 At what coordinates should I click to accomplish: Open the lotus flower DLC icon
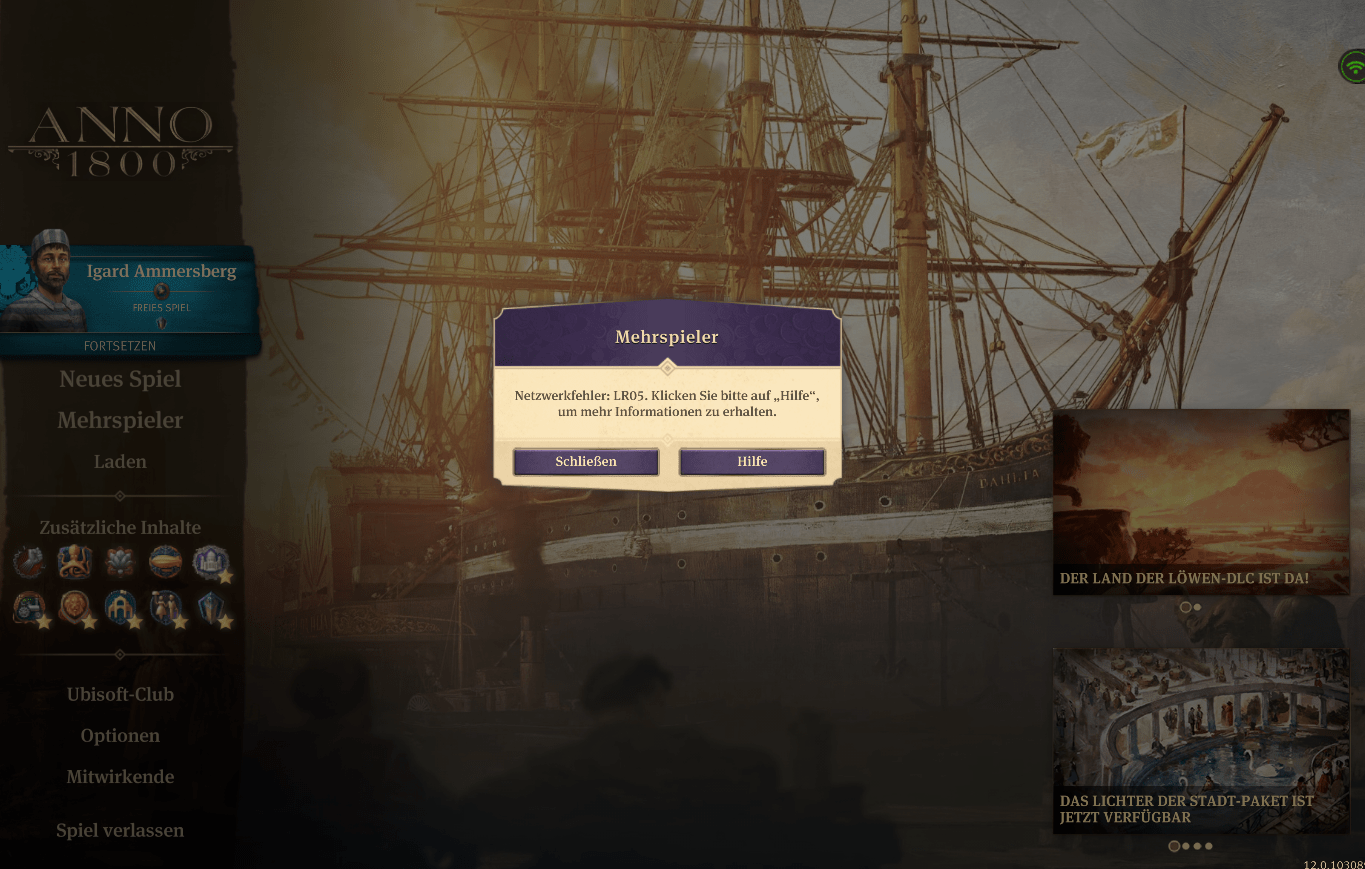(x=119, y=561)
